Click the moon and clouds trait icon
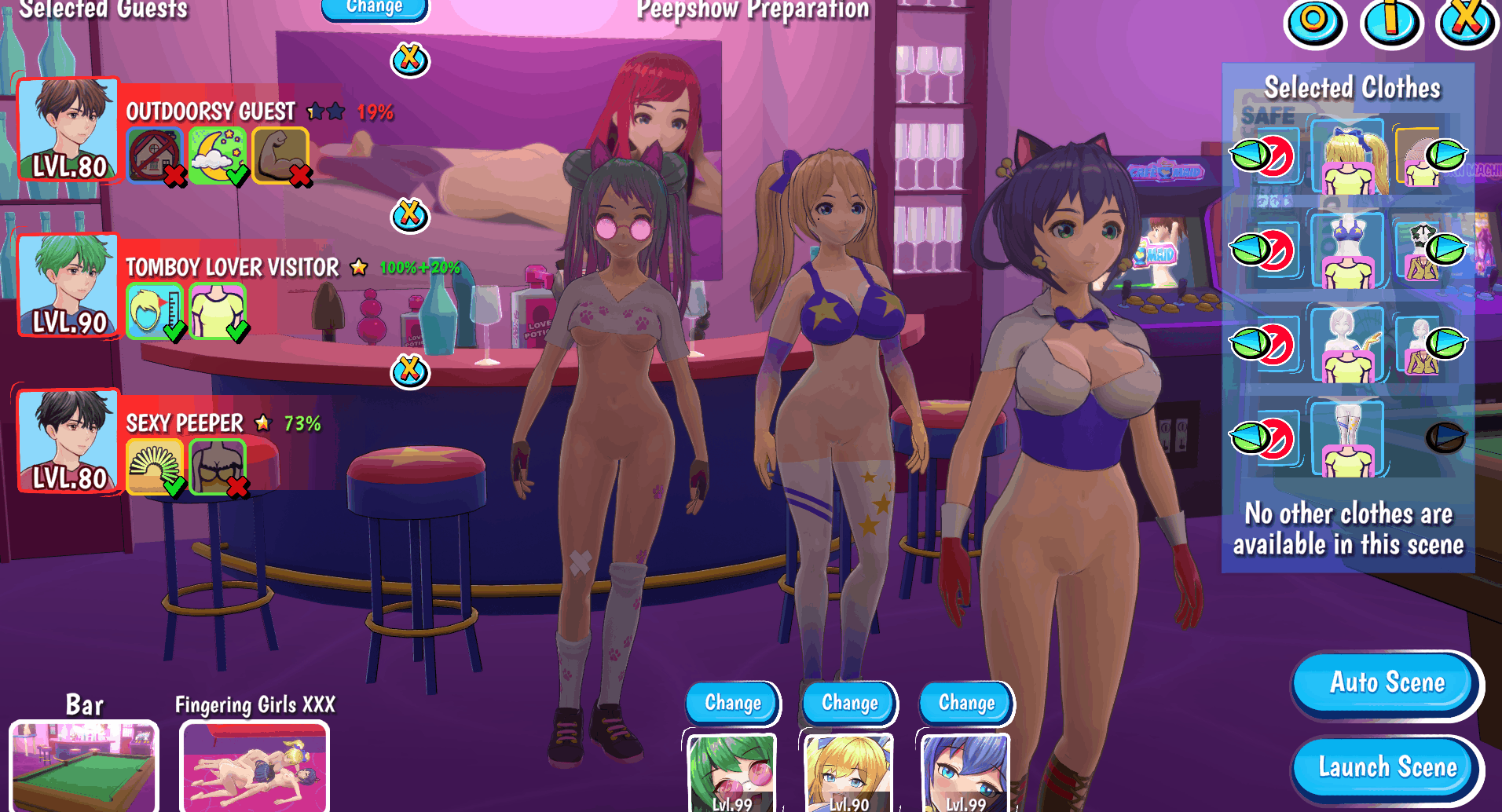The image size is (1502, 812). (x=217, y=155)
